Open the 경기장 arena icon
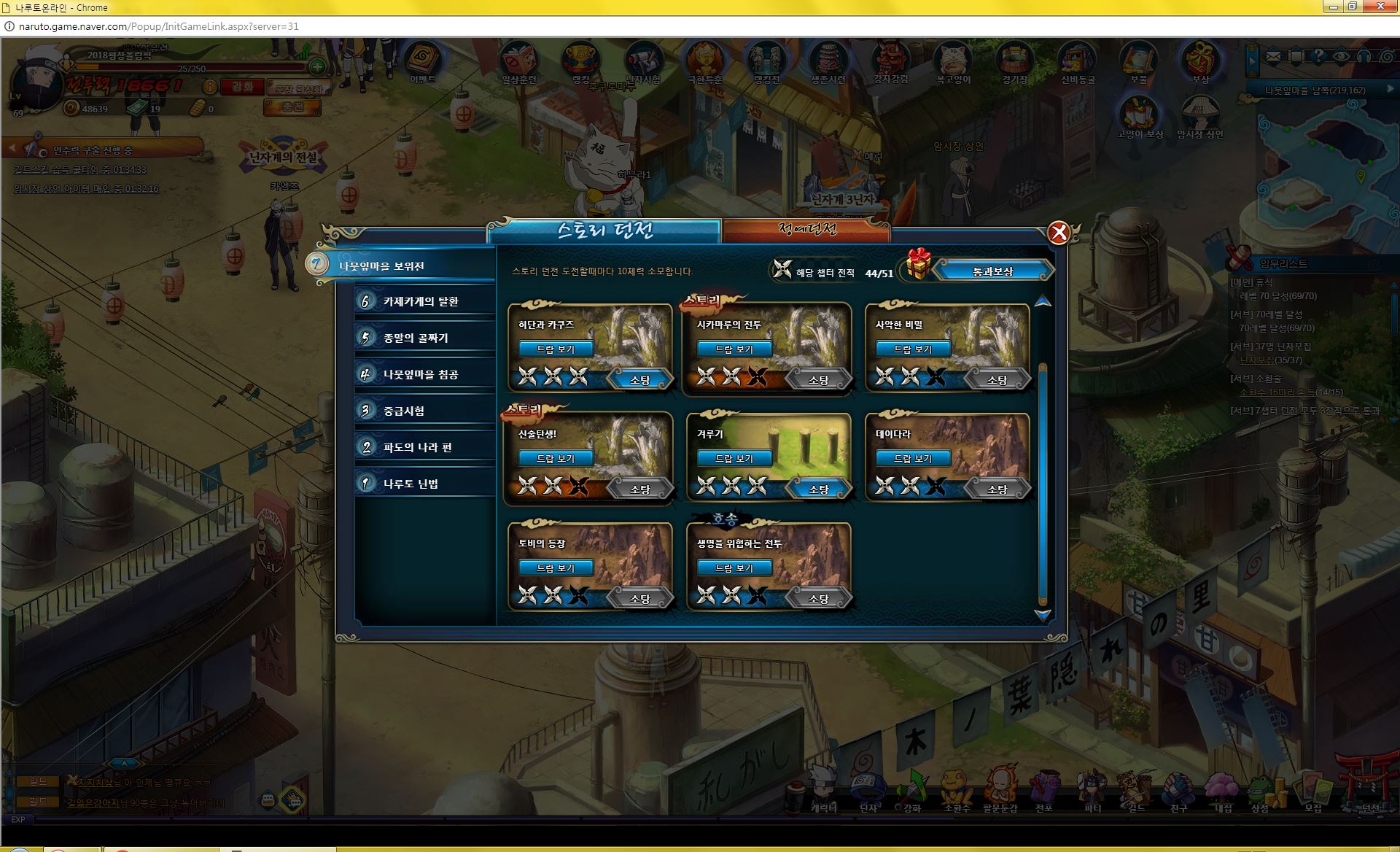The width and height of the screenshot is (1400, 852). click(x=1014, y=63)
